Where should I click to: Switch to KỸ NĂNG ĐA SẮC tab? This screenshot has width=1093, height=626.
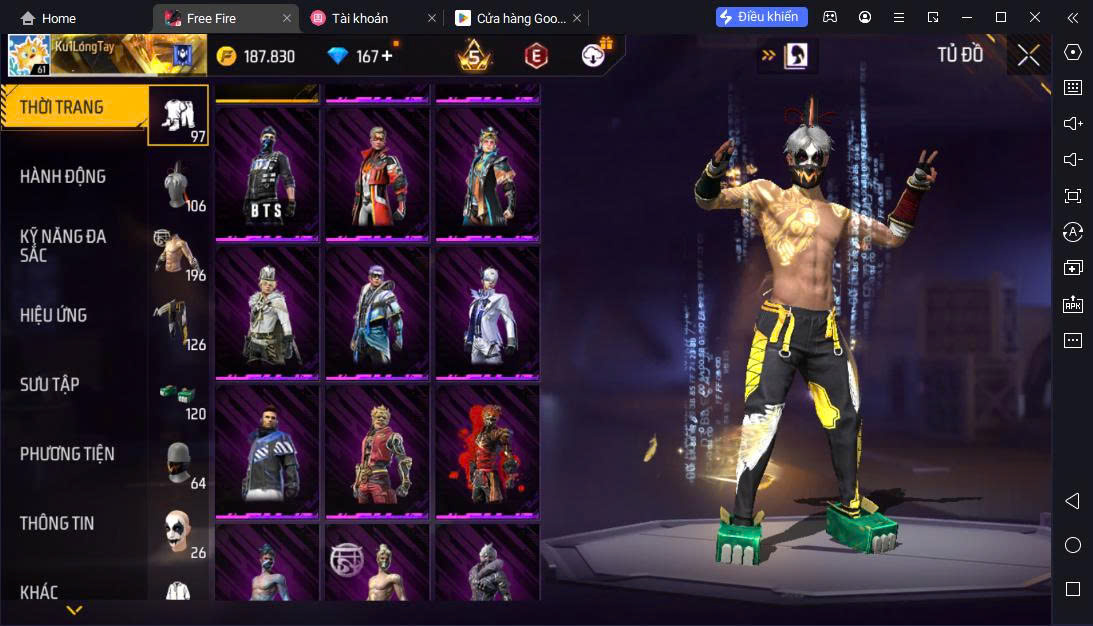[63, 246]
